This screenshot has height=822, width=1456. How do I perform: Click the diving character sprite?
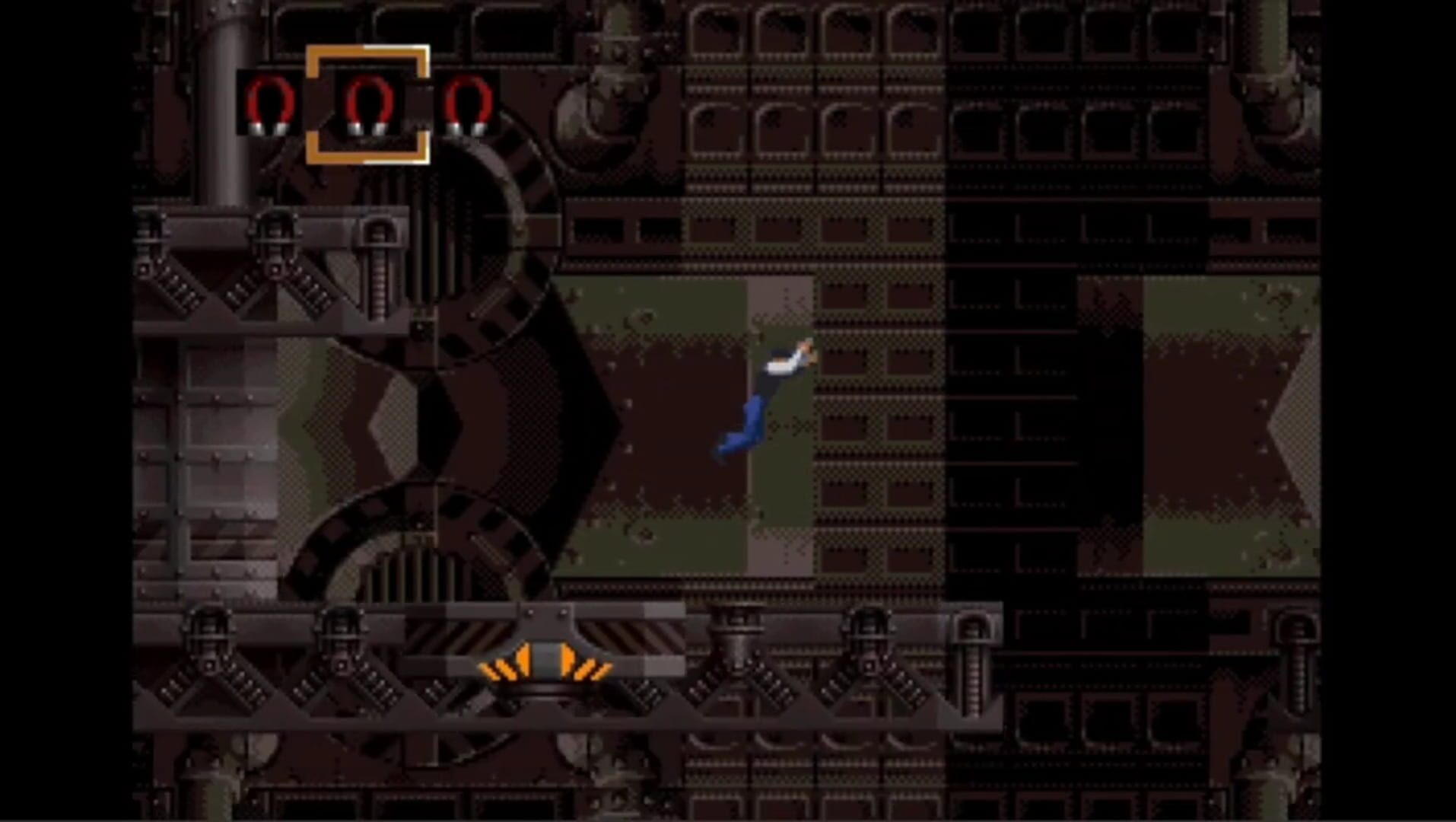[765, 396]
